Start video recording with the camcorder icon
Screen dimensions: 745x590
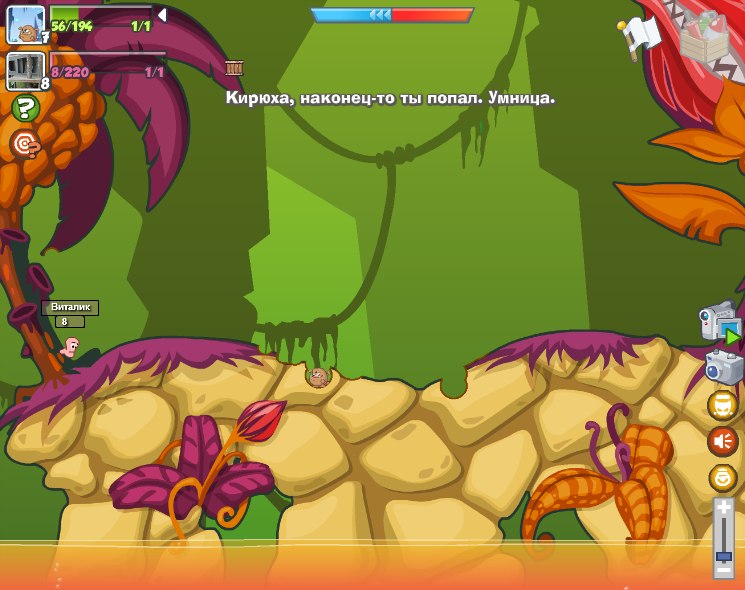point(719,324)
